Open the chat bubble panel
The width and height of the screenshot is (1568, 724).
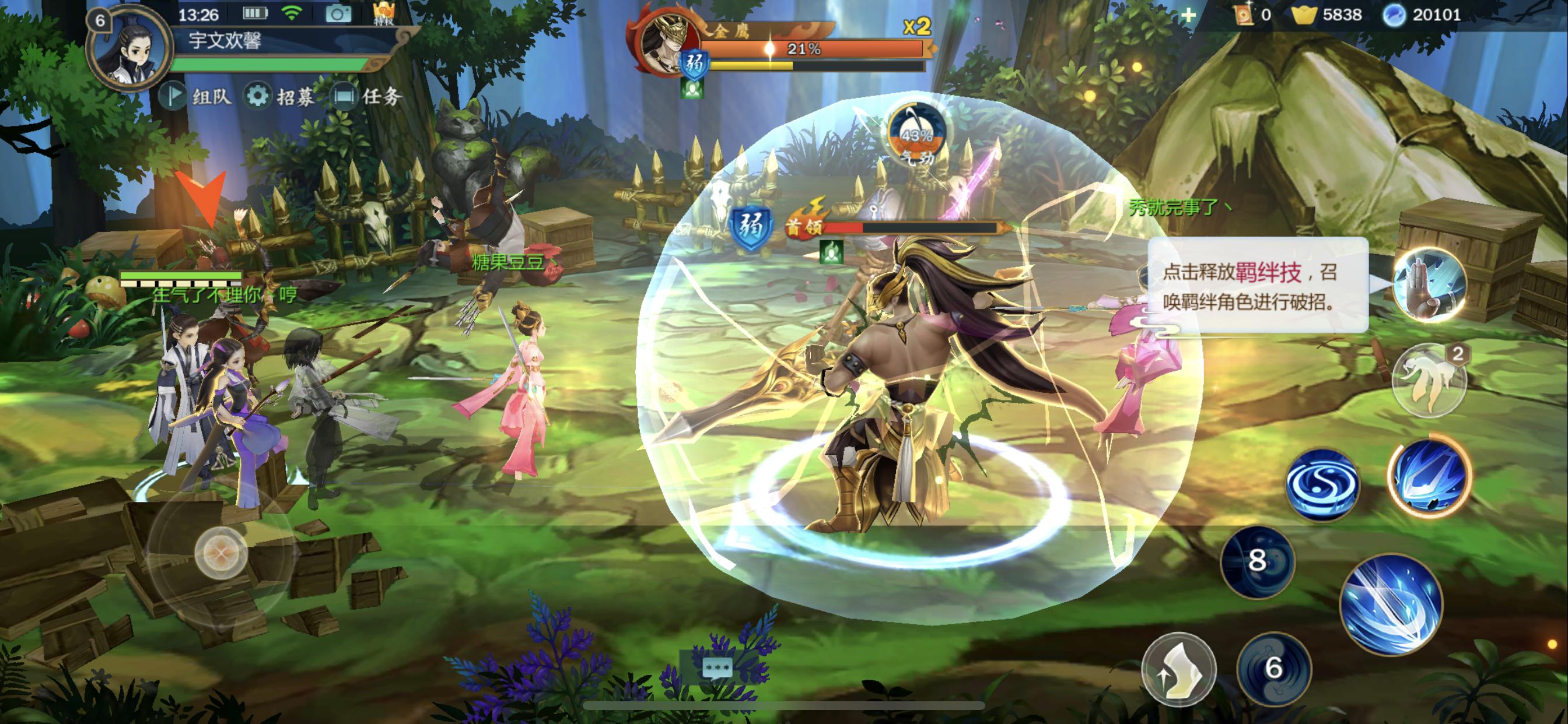point(716,668)
